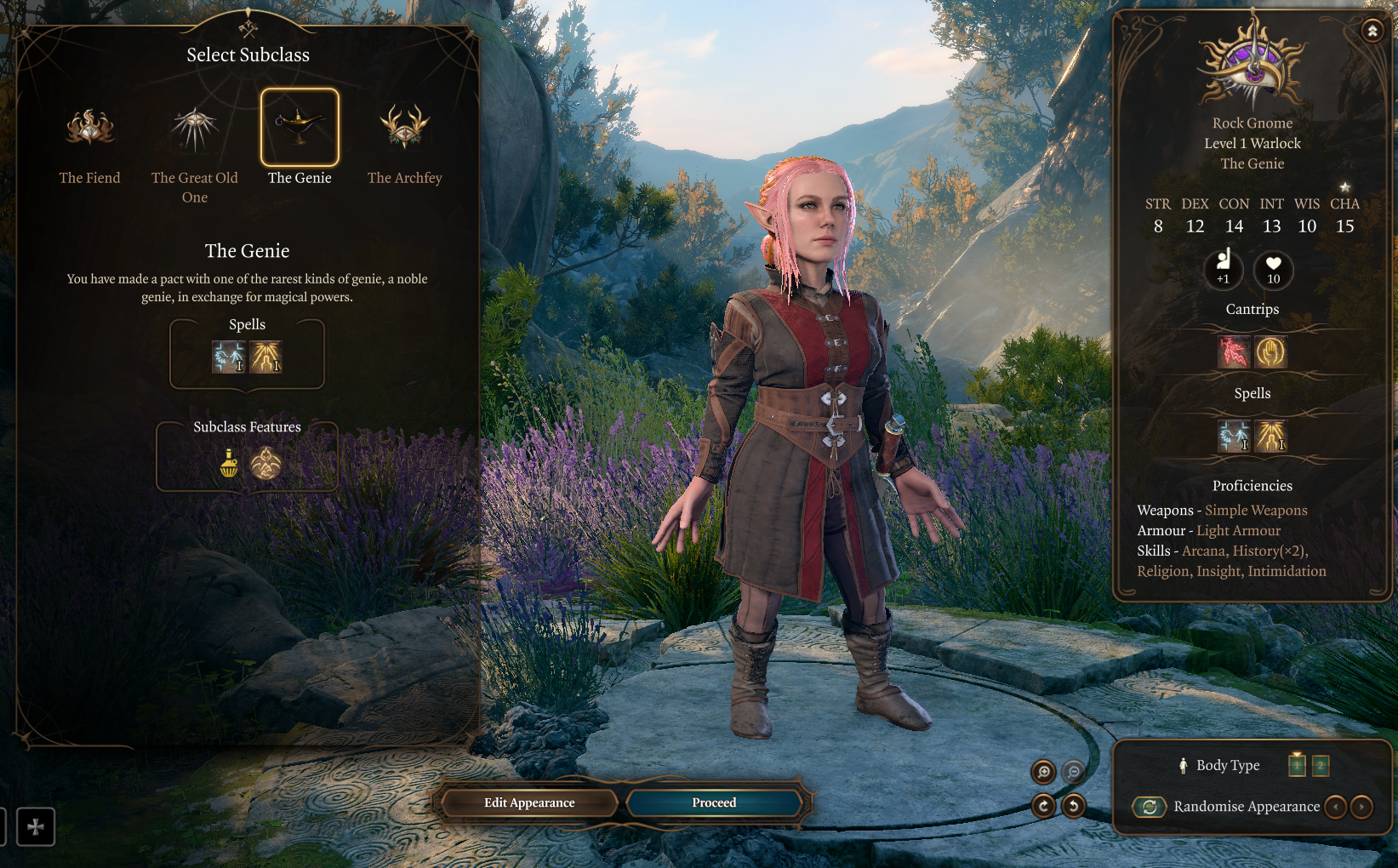Viewport: 1398px width, 868px height.
Task: Go to next random appearance
Action: [x=1361, y=807]
